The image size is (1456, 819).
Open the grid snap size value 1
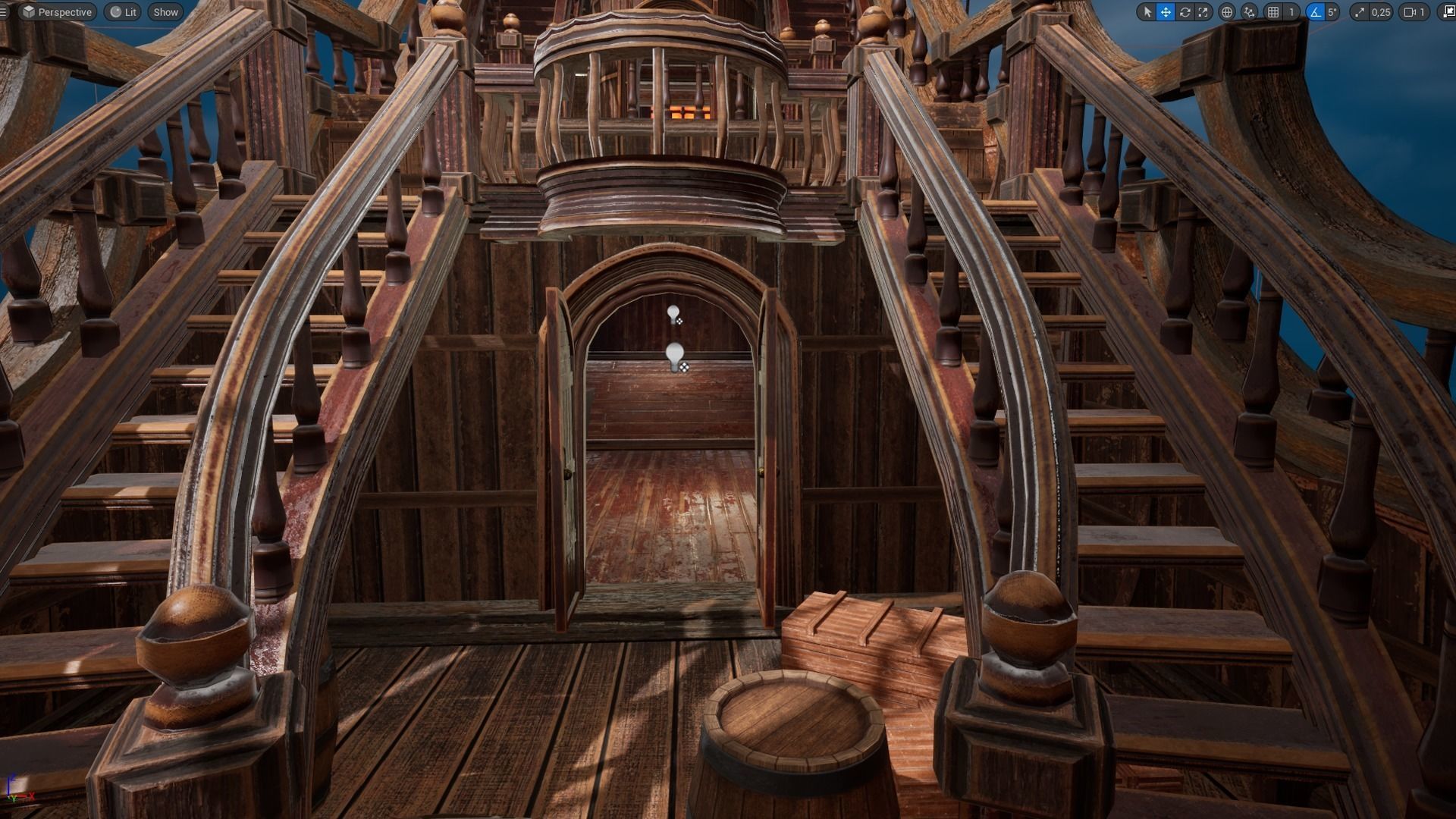[x=1291, y=12]
